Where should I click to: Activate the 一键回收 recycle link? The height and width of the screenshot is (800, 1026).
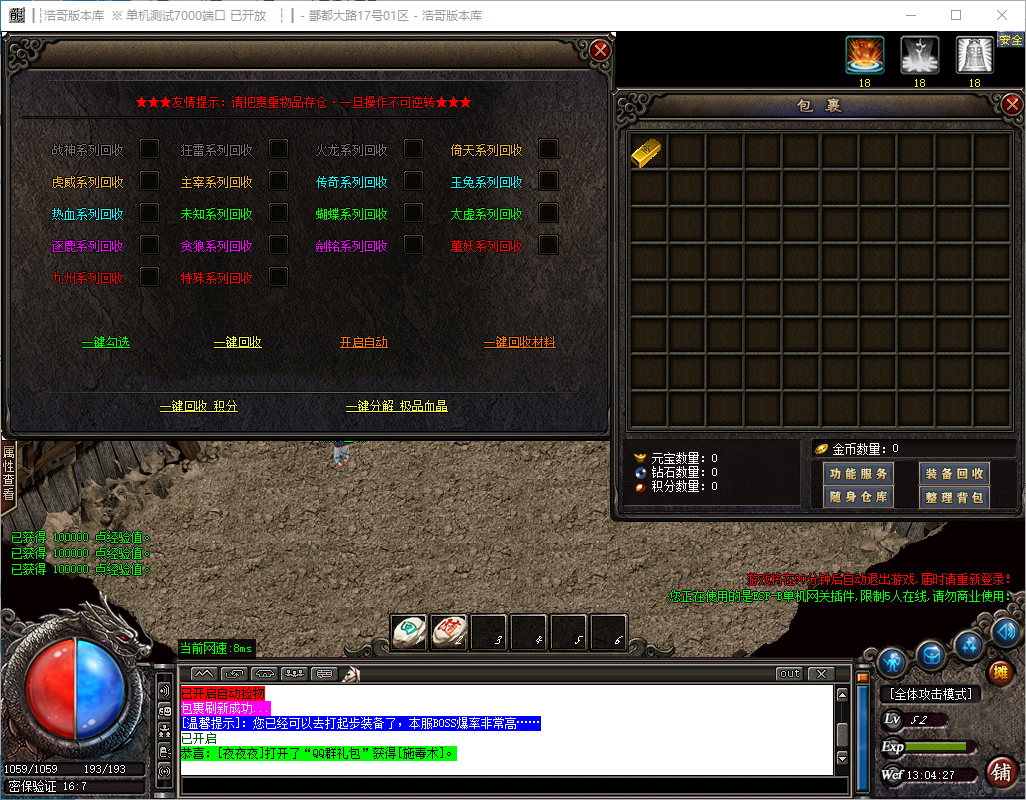tap(238, 342)
